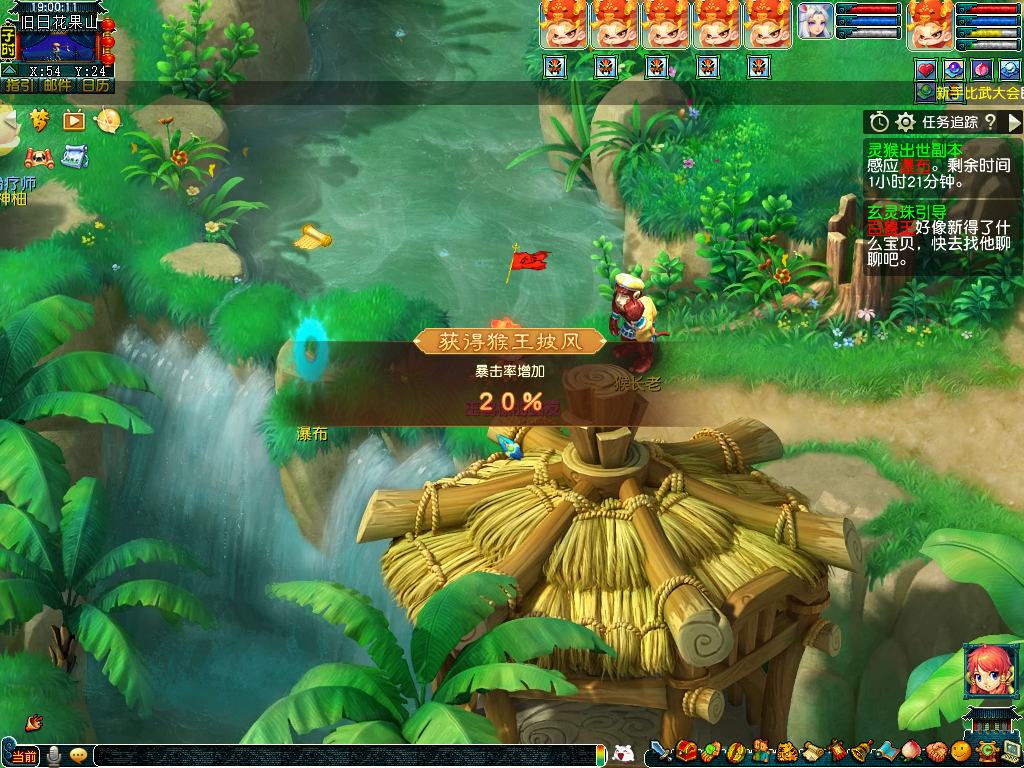
Task: Open the blue landscape scroll icon
Action: 74,157
